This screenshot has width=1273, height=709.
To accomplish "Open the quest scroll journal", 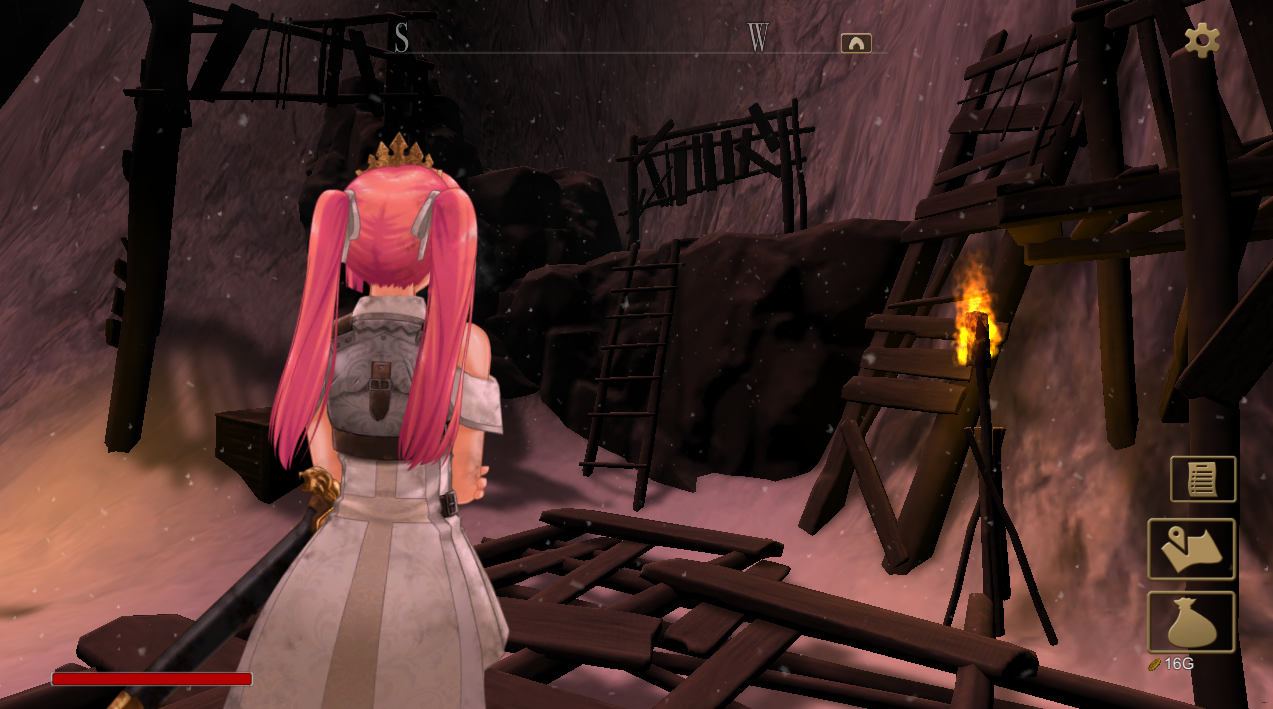I will click(1203, 479).
